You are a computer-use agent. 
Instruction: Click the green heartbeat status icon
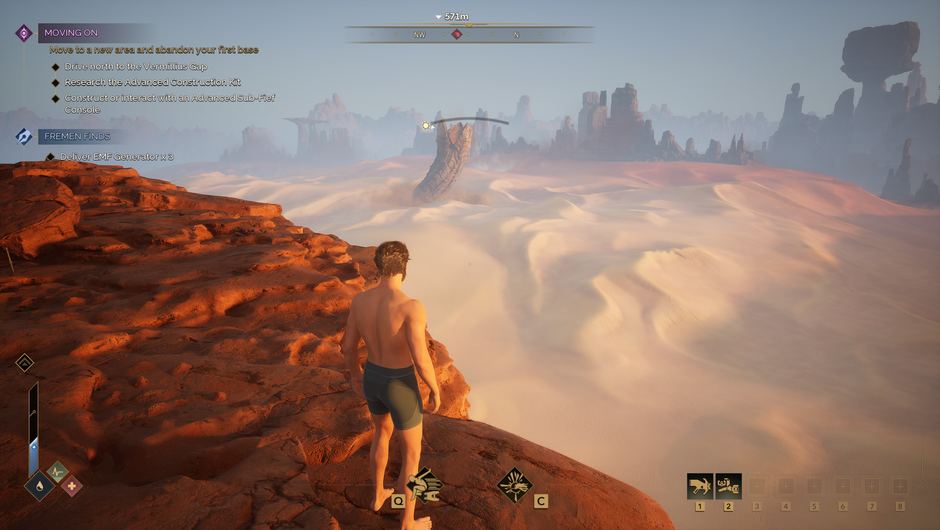click(x=56, y=469)
